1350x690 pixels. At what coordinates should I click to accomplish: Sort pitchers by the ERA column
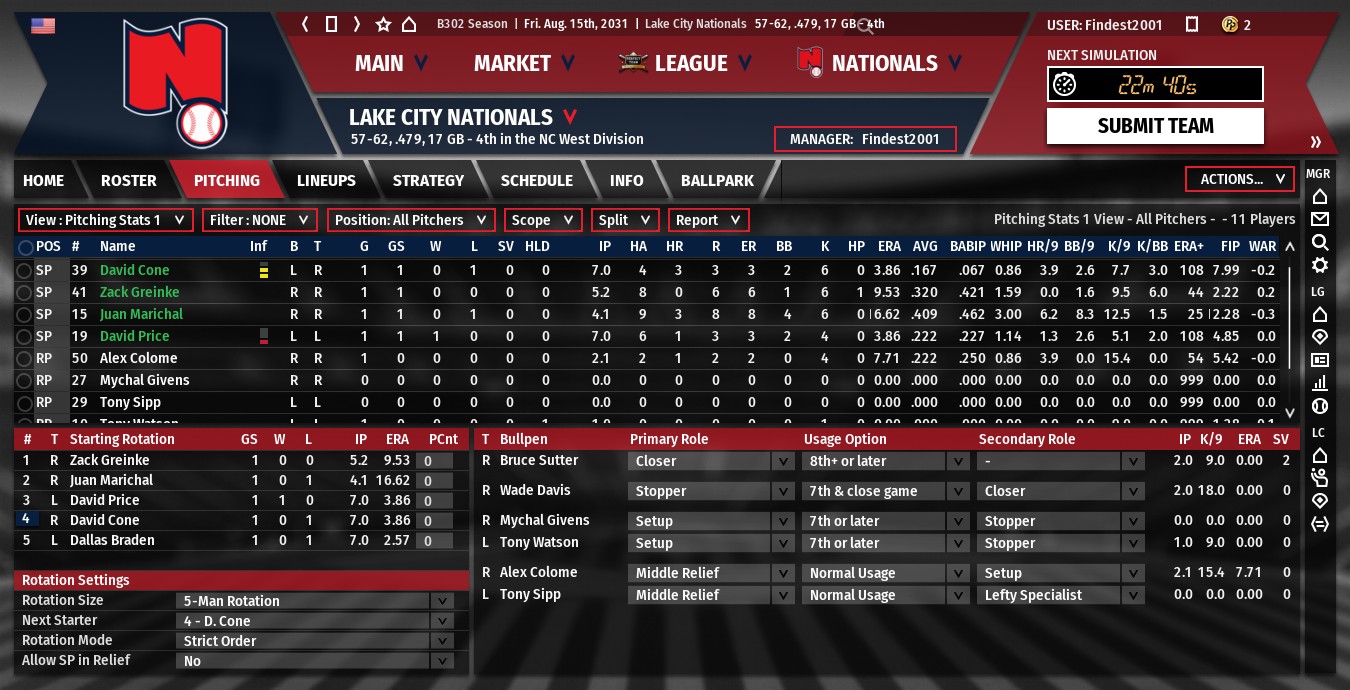889,246
